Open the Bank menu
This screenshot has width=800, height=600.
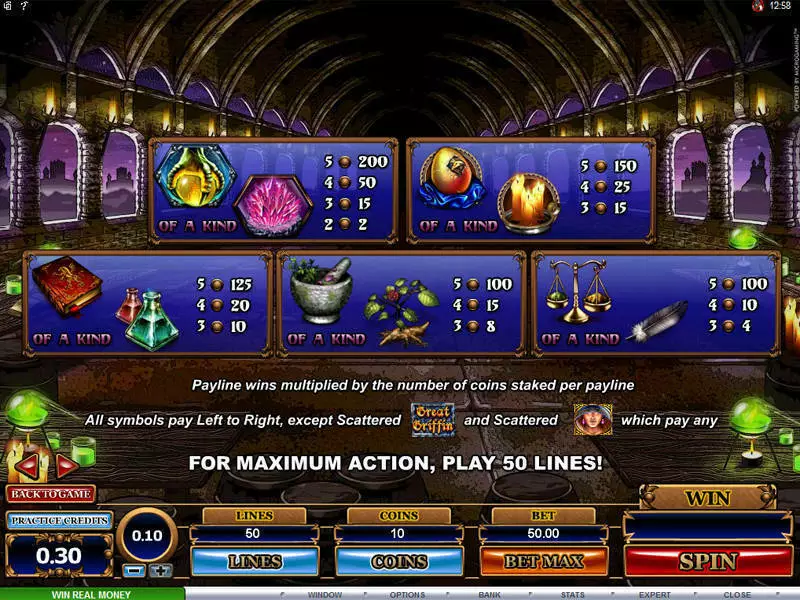(489, 594)
